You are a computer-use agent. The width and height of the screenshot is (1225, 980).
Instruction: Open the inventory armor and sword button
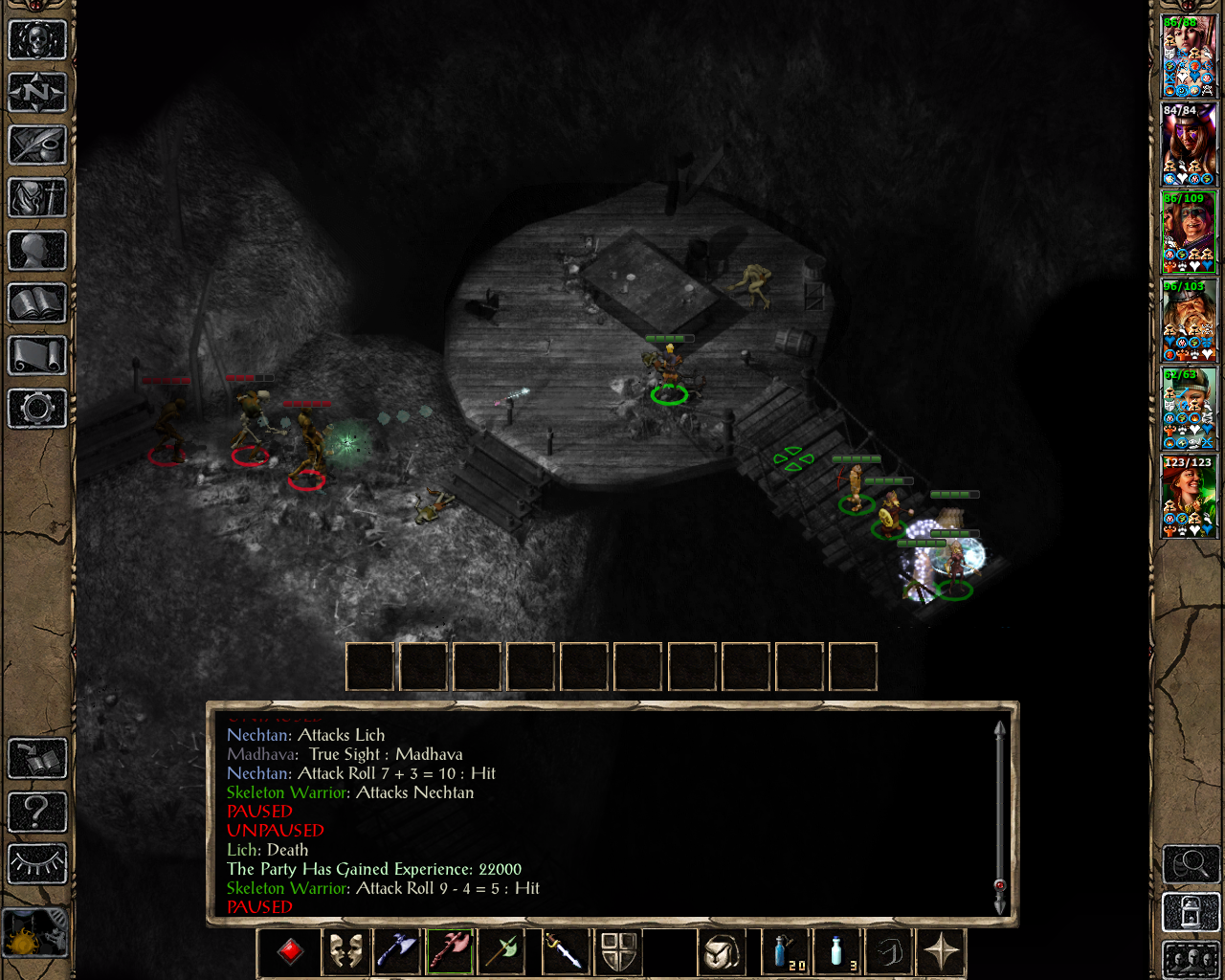click(37, 198)
